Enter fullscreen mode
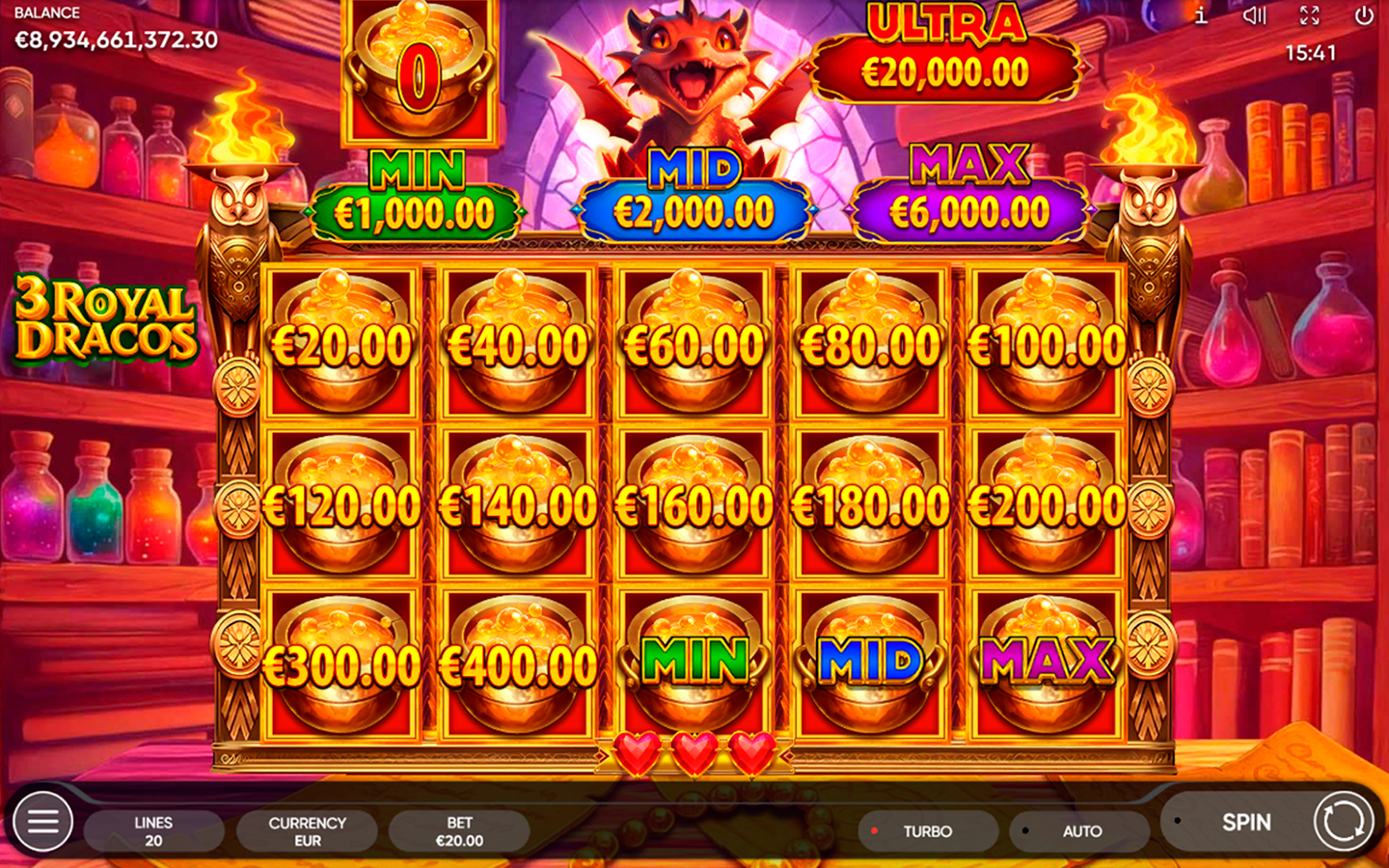The height and width of the screenshot is (868, 1389). click(x=1309, y=14)
